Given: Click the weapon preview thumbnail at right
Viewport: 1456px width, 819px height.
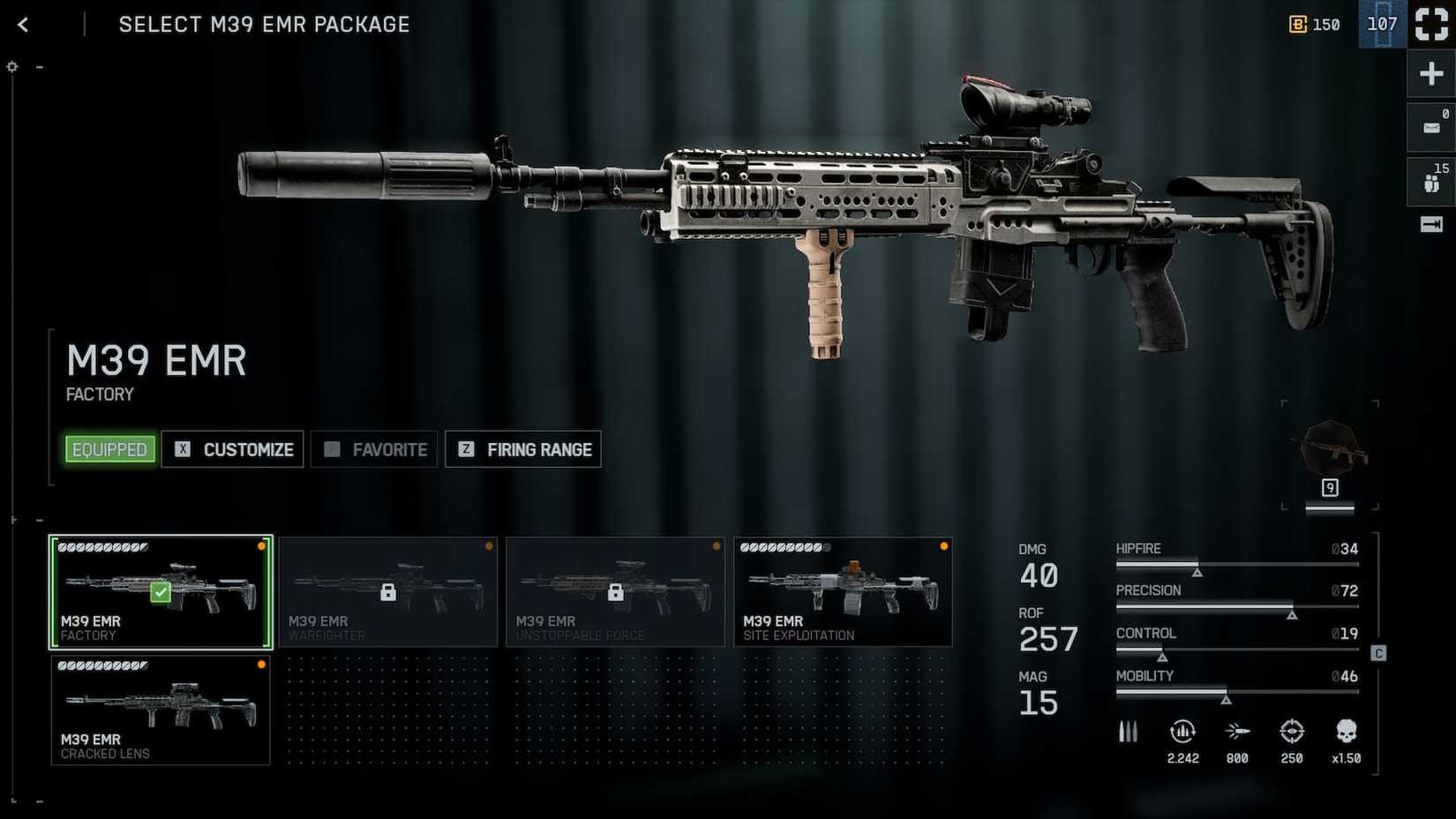Looking at the screenshot, I should click(1330, 455).
